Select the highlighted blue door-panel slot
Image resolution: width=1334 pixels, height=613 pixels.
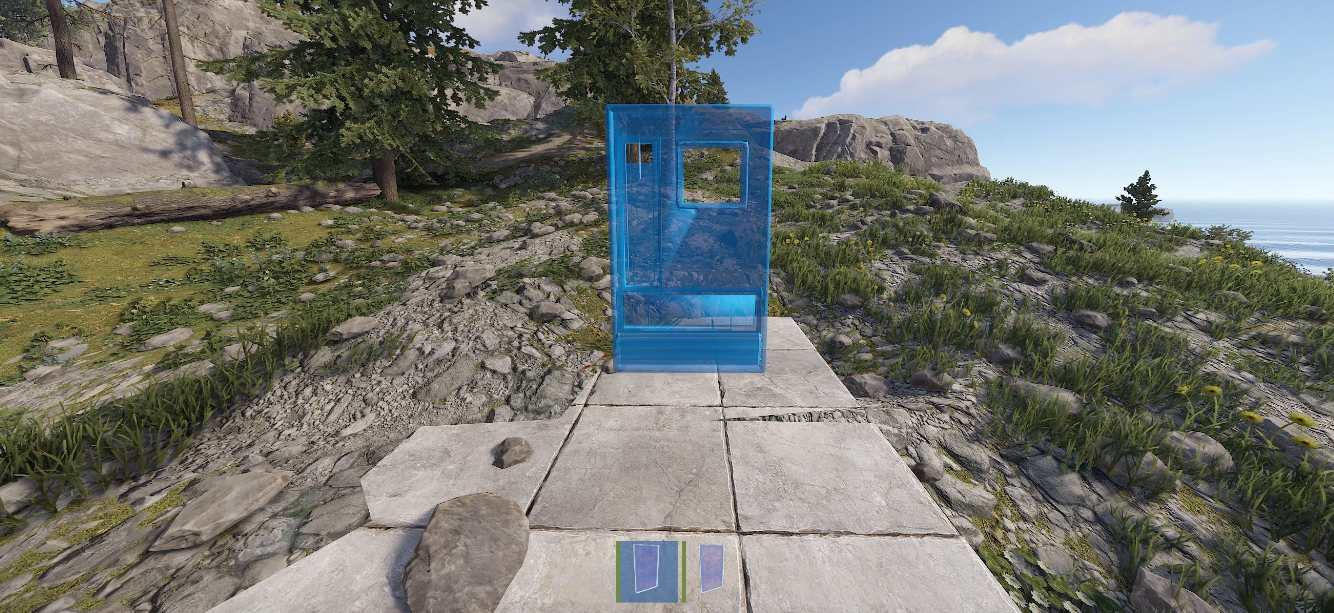(649, 572)
